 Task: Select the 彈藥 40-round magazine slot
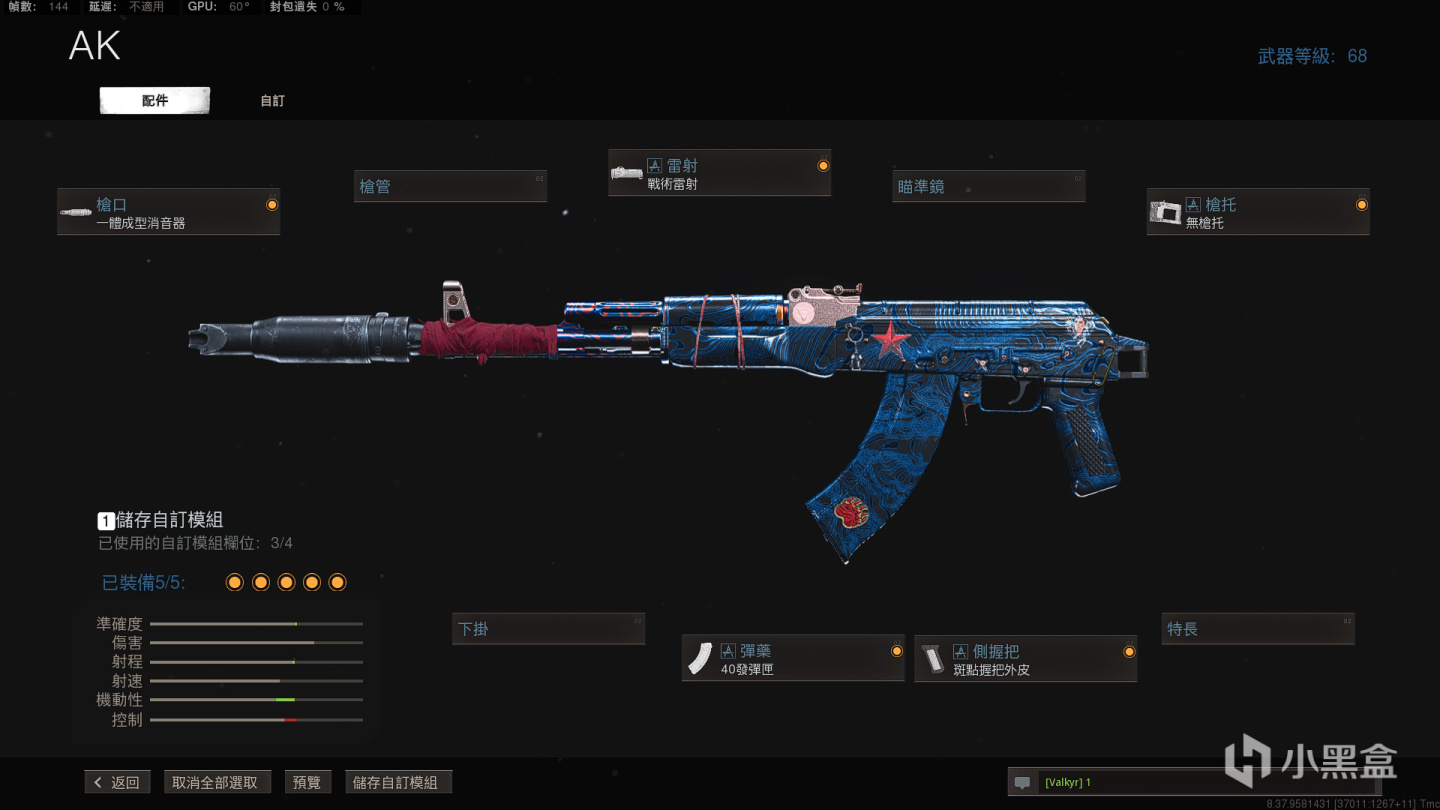[x=793, y=659]
